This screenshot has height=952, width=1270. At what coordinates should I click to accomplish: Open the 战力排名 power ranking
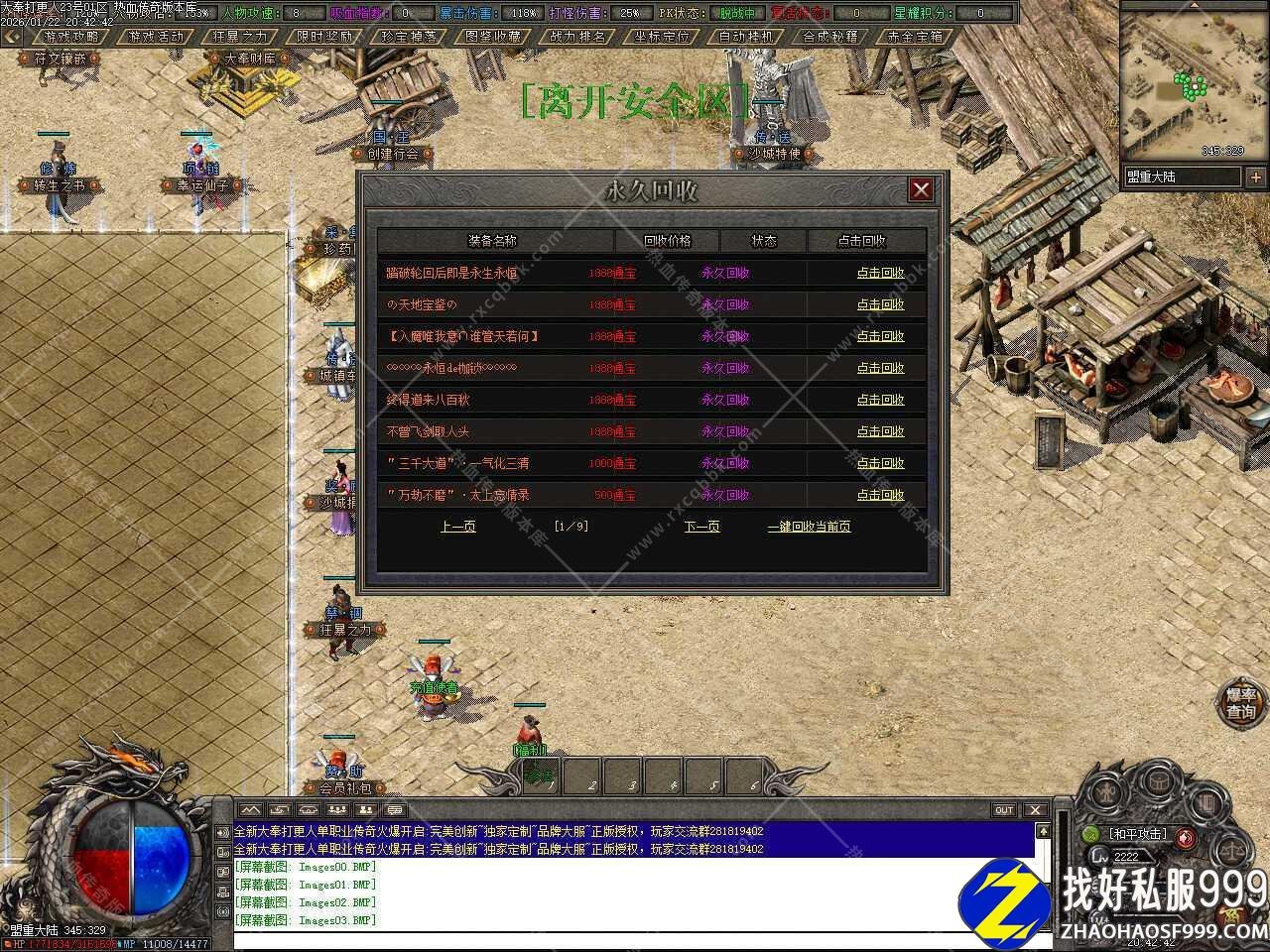[x=577, y=37]
